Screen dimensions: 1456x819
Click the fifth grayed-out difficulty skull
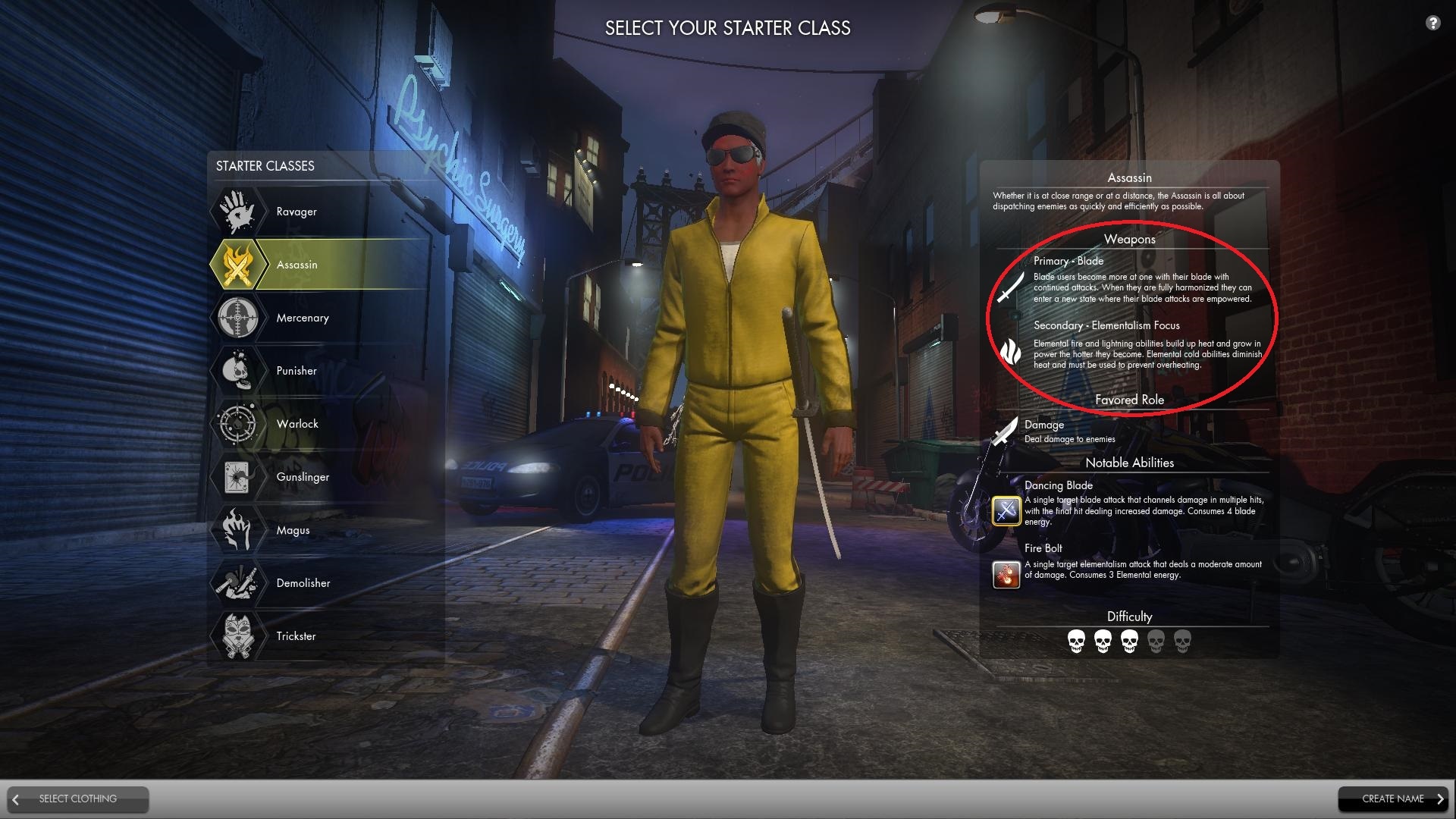pos(1181,641)
